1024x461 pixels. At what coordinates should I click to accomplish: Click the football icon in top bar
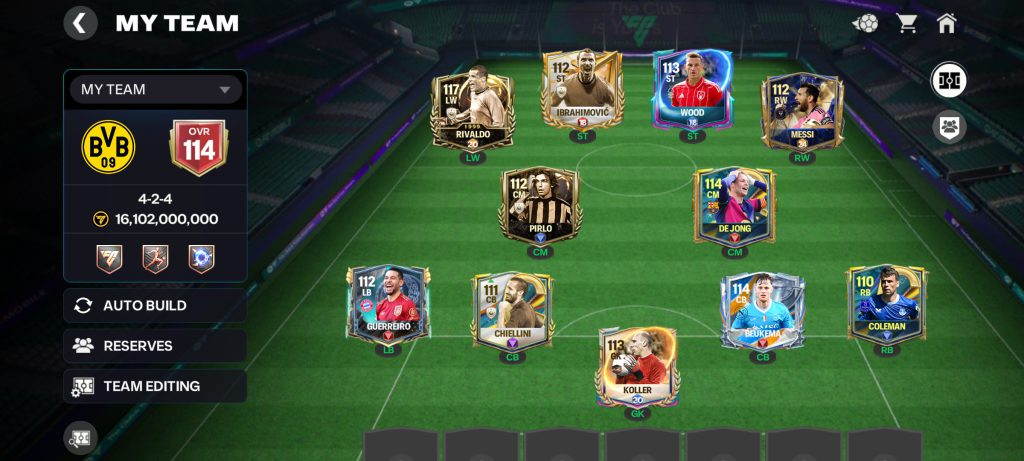865,22
